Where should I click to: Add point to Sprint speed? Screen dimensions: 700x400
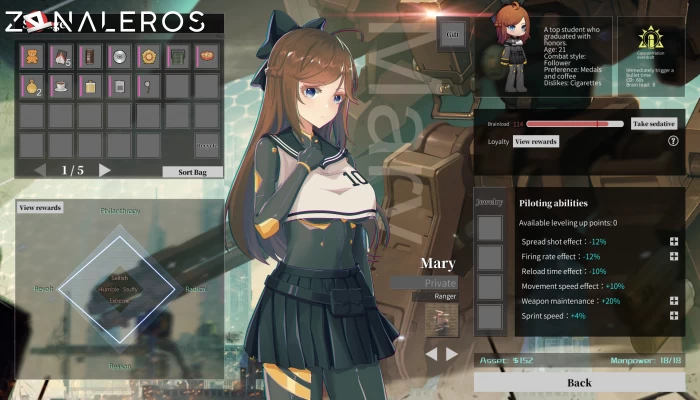[x=674, y=316]
